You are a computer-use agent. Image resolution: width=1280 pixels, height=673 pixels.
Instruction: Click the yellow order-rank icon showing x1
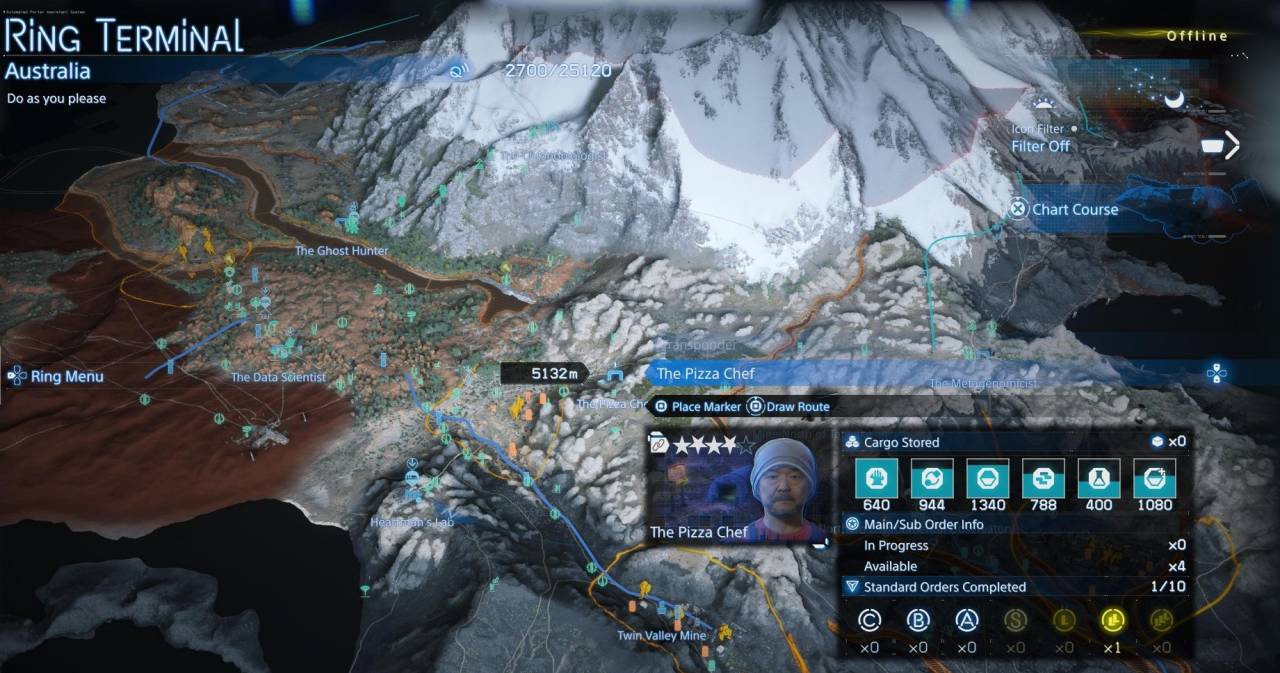point(1112,621)
